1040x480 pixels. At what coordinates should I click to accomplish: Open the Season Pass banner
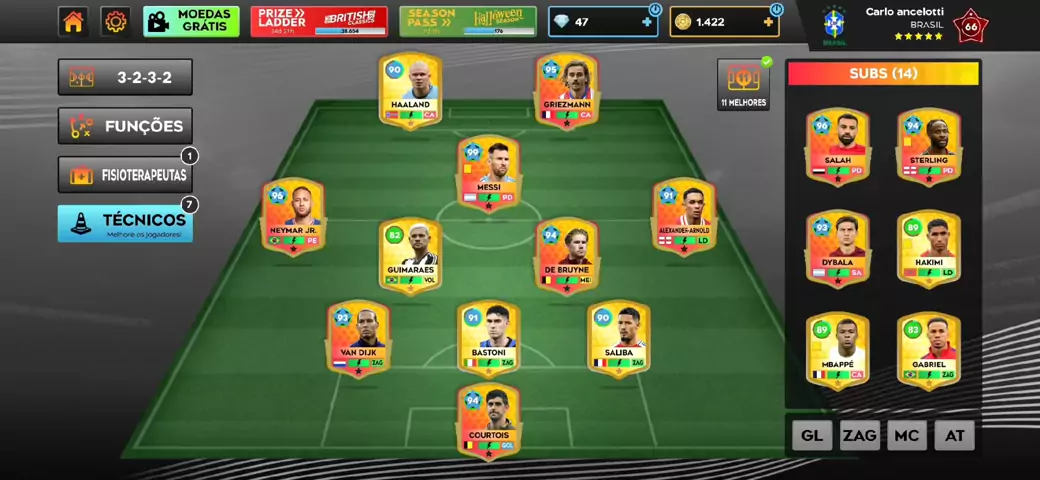(x=468, y=22)
